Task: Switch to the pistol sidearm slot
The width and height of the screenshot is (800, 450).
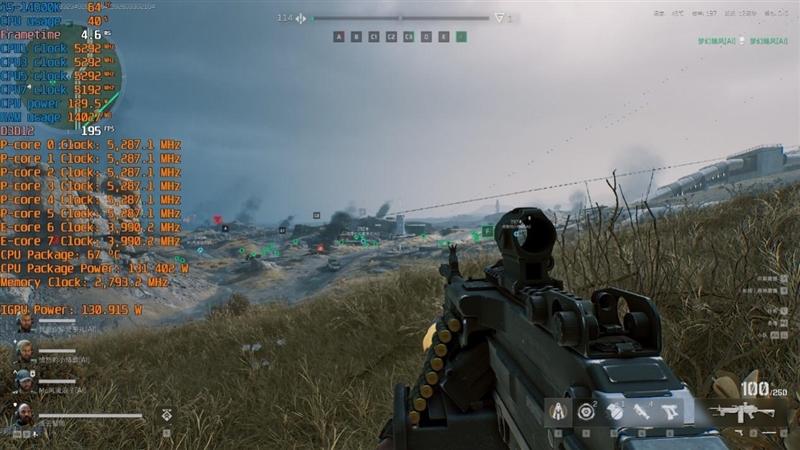Action: pos(670,411)
